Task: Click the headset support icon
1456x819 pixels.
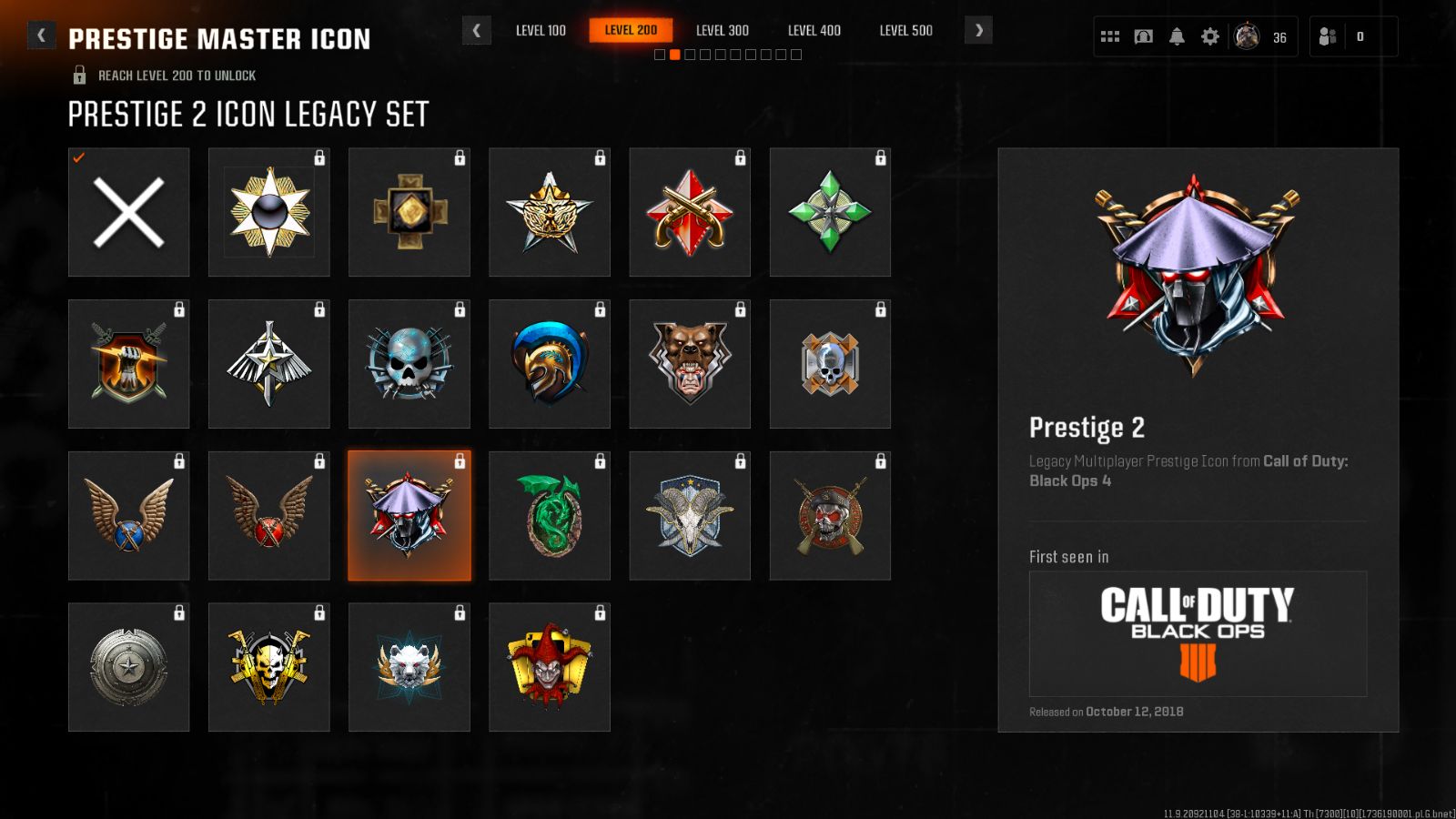Action: click(x=1143, y=35)
